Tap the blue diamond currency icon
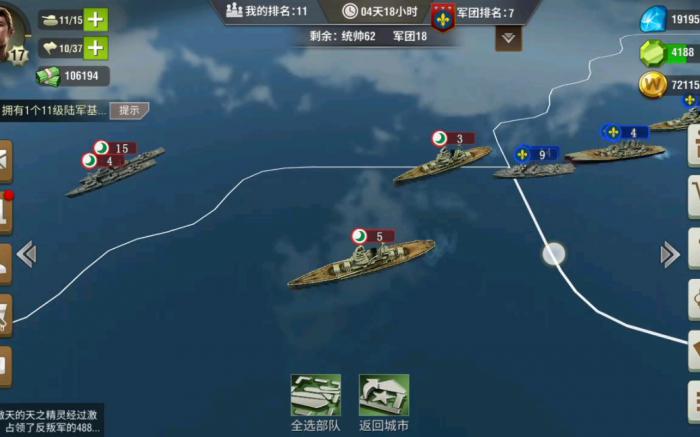This screenshot has height=437, width=700. [x=653, y=19]
